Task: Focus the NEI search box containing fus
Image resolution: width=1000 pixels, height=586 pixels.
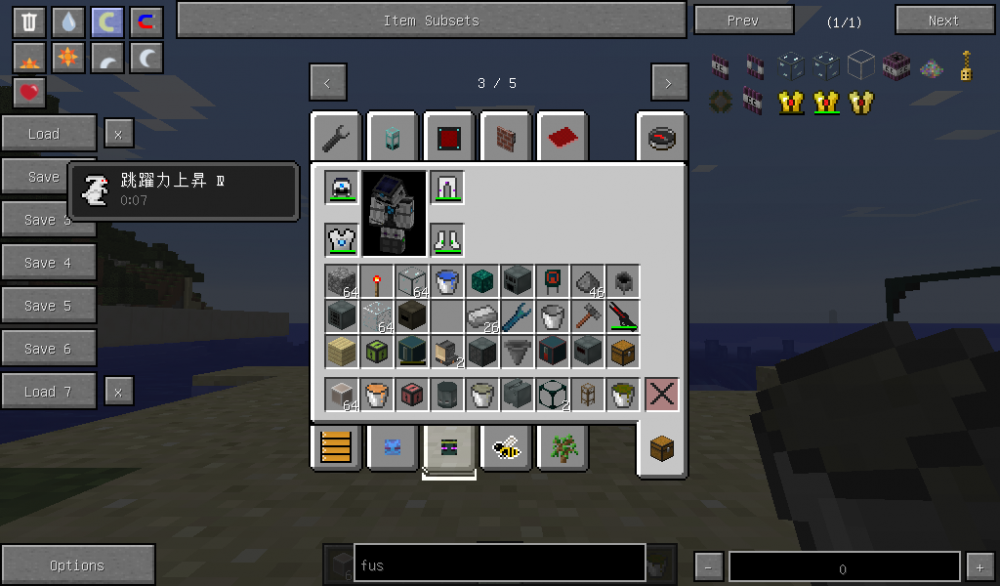Action: [499, 565]
